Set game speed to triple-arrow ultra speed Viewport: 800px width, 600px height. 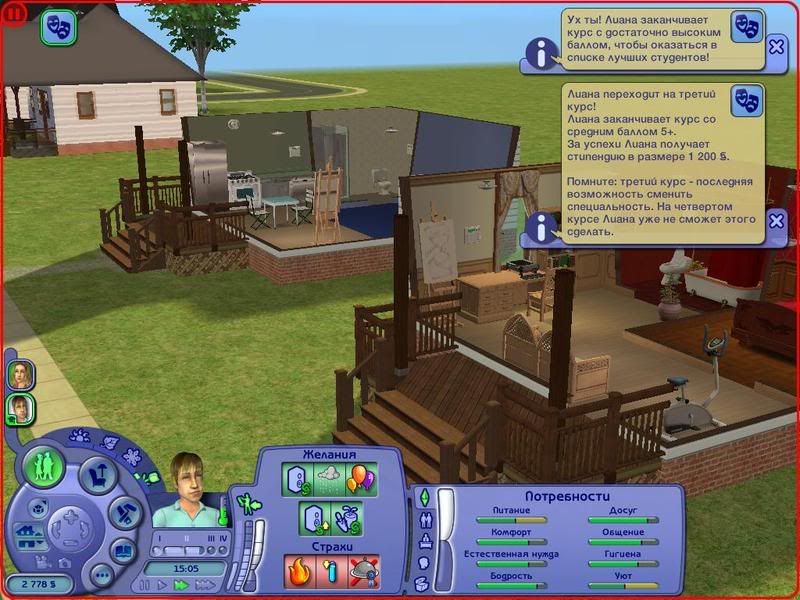coord(205,584)
